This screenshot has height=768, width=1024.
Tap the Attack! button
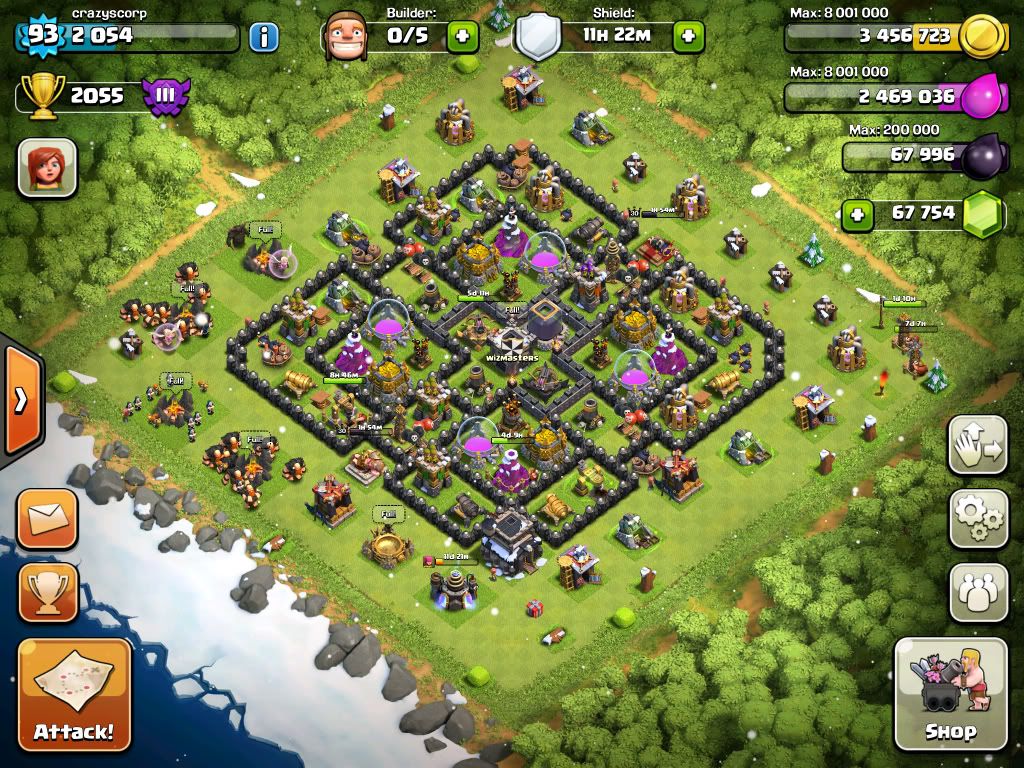(x=75, y=694)
